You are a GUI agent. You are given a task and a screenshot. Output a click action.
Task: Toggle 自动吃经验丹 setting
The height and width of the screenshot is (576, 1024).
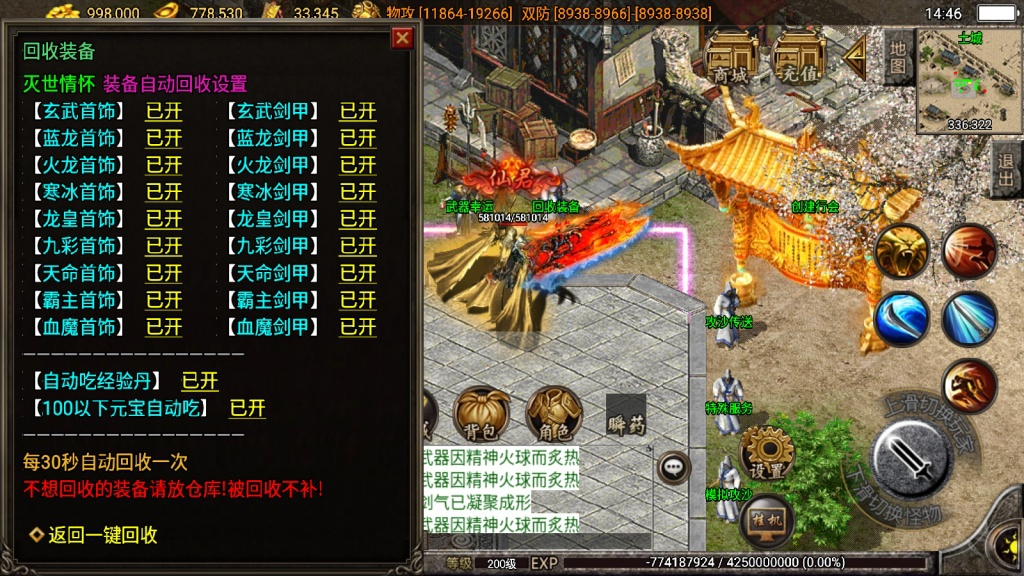[x=199, y=381]
